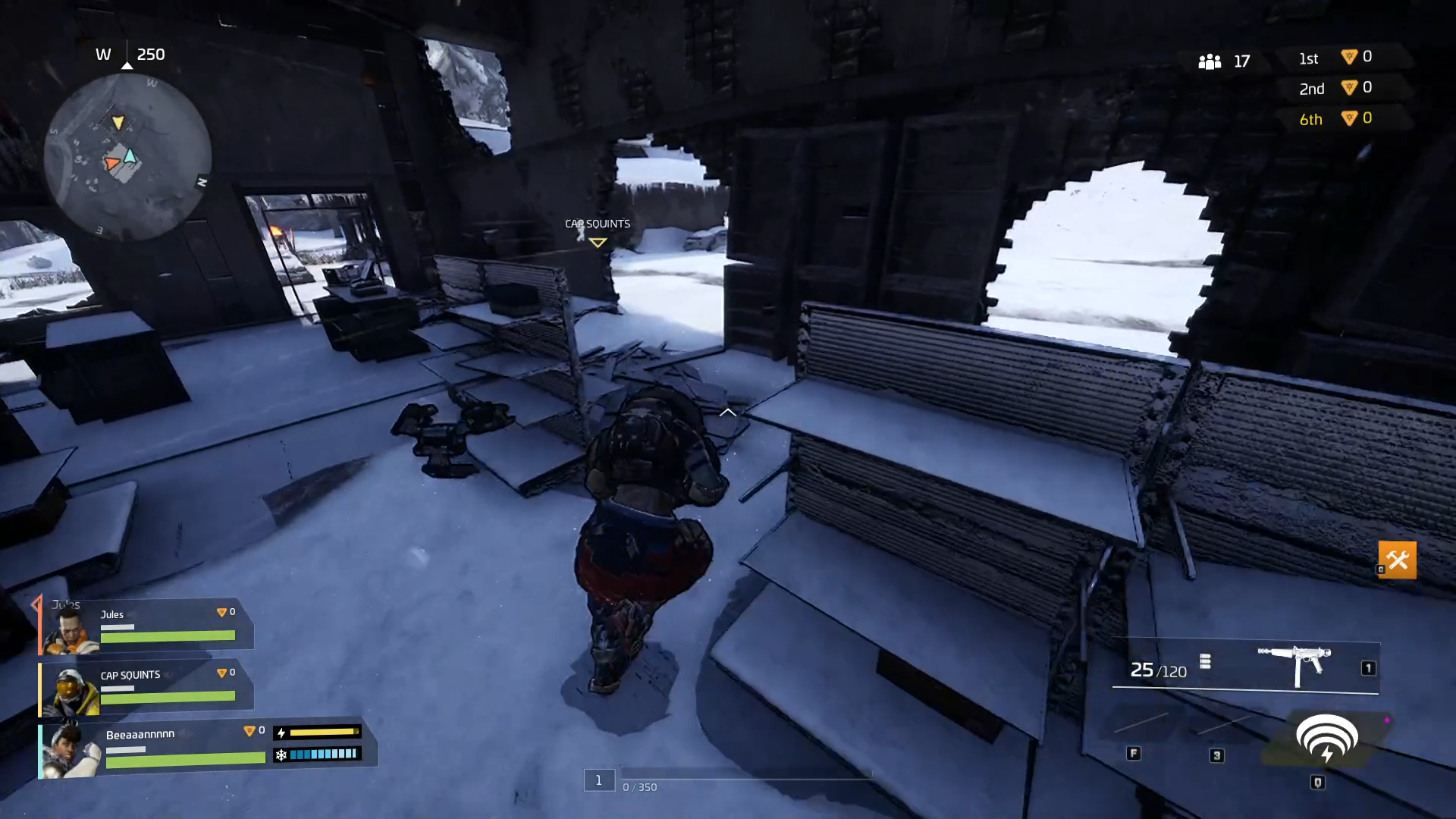The image size is (1456, 819).
Task: Toggle the F grenade hotbar slot
Action: (1134, 753)
